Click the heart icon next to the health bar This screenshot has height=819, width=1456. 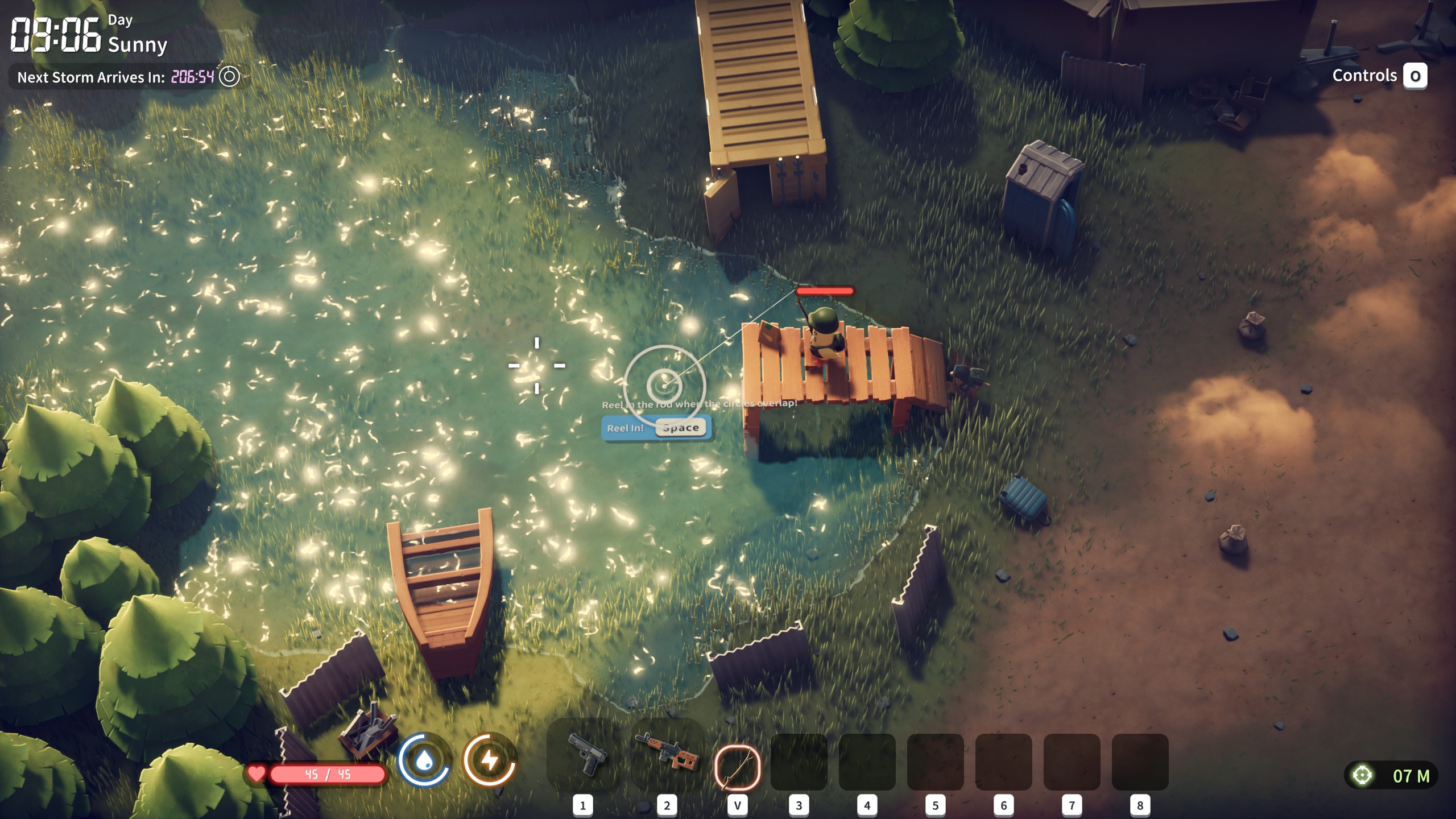257,773
